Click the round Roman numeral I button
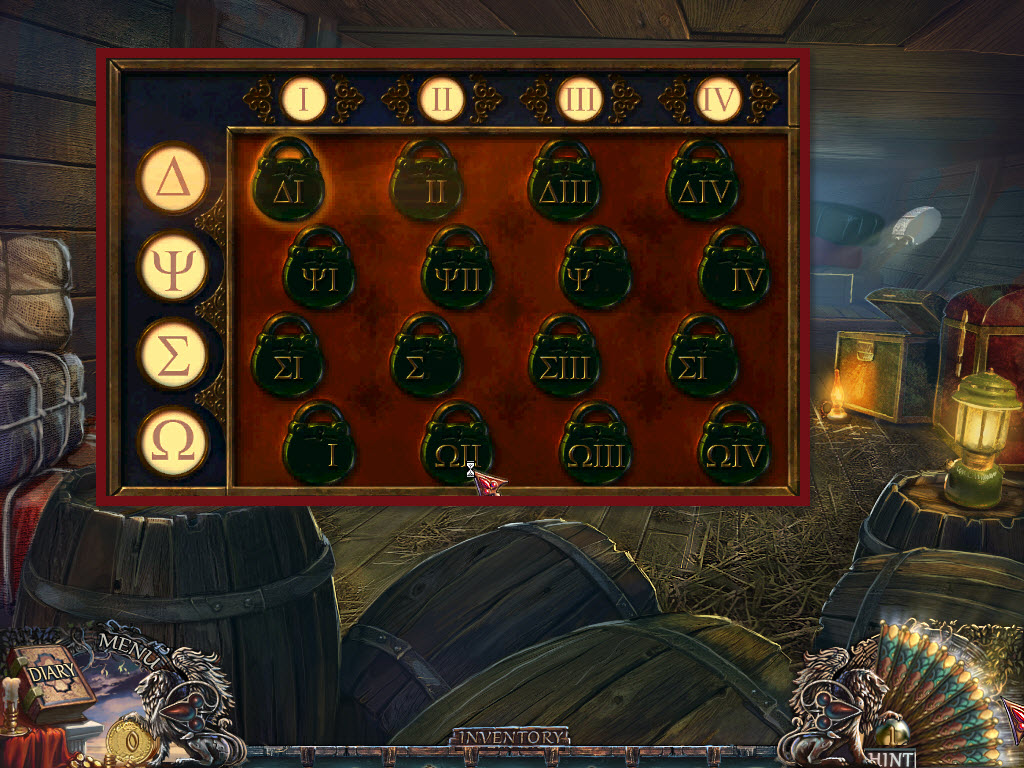1024x768 pixels. (304, 99)
